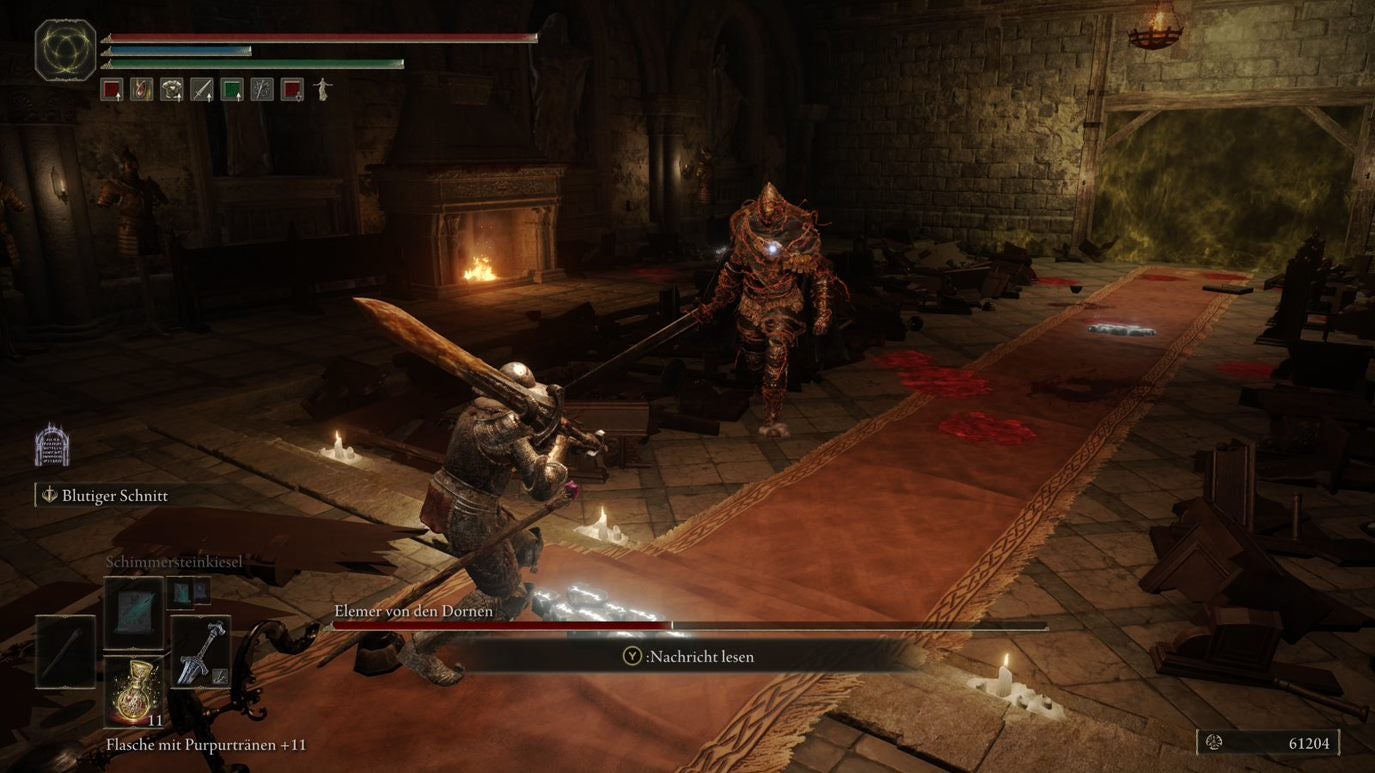Click the golden rune circle emblem
1375x773 pixels.
click(66, 50)
